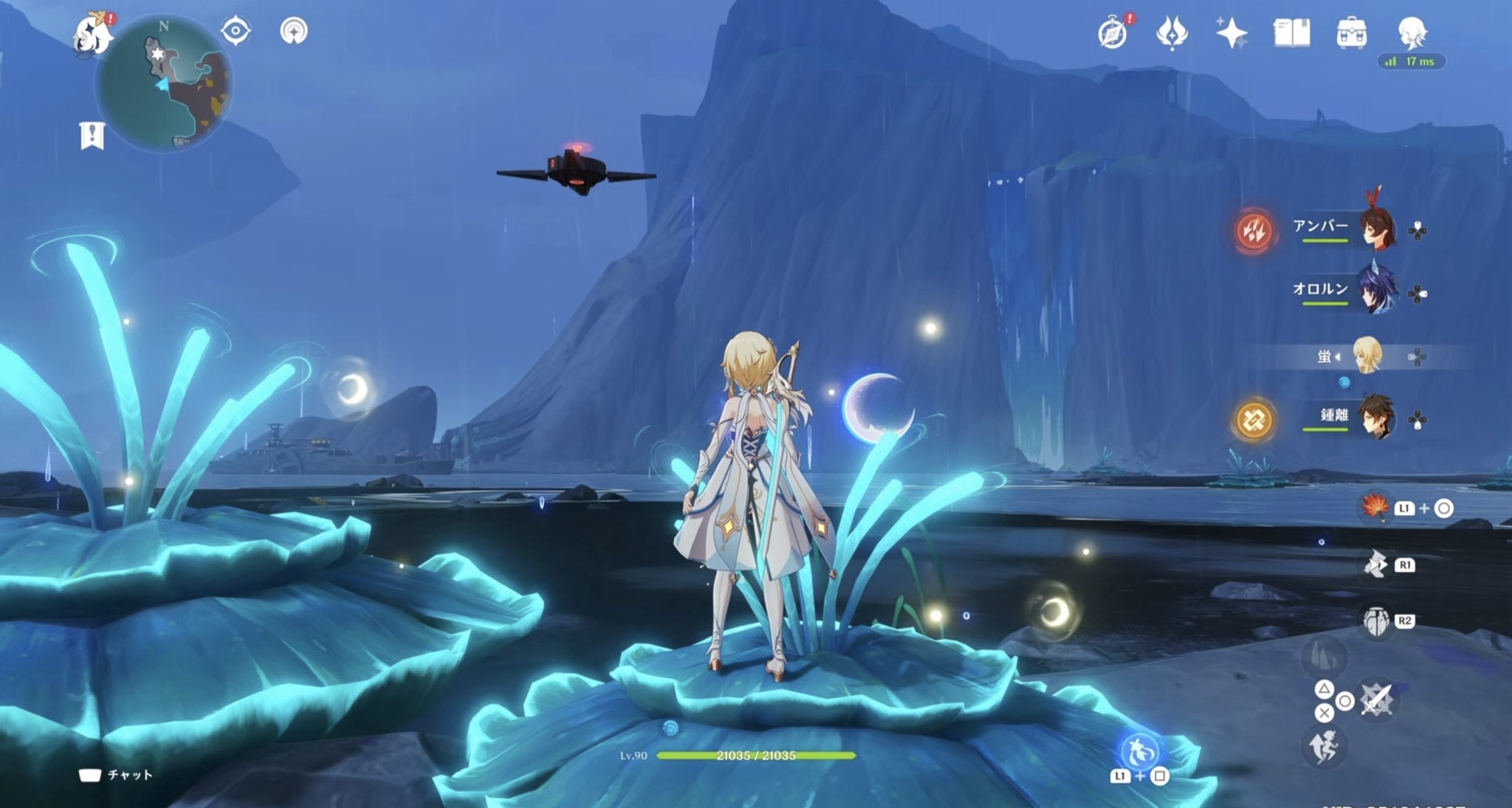Image resolution: width=1512 pixels, height=808 pixels.
Task: Open the quest bookmark icon below the minimap
Action: [92, 136]
